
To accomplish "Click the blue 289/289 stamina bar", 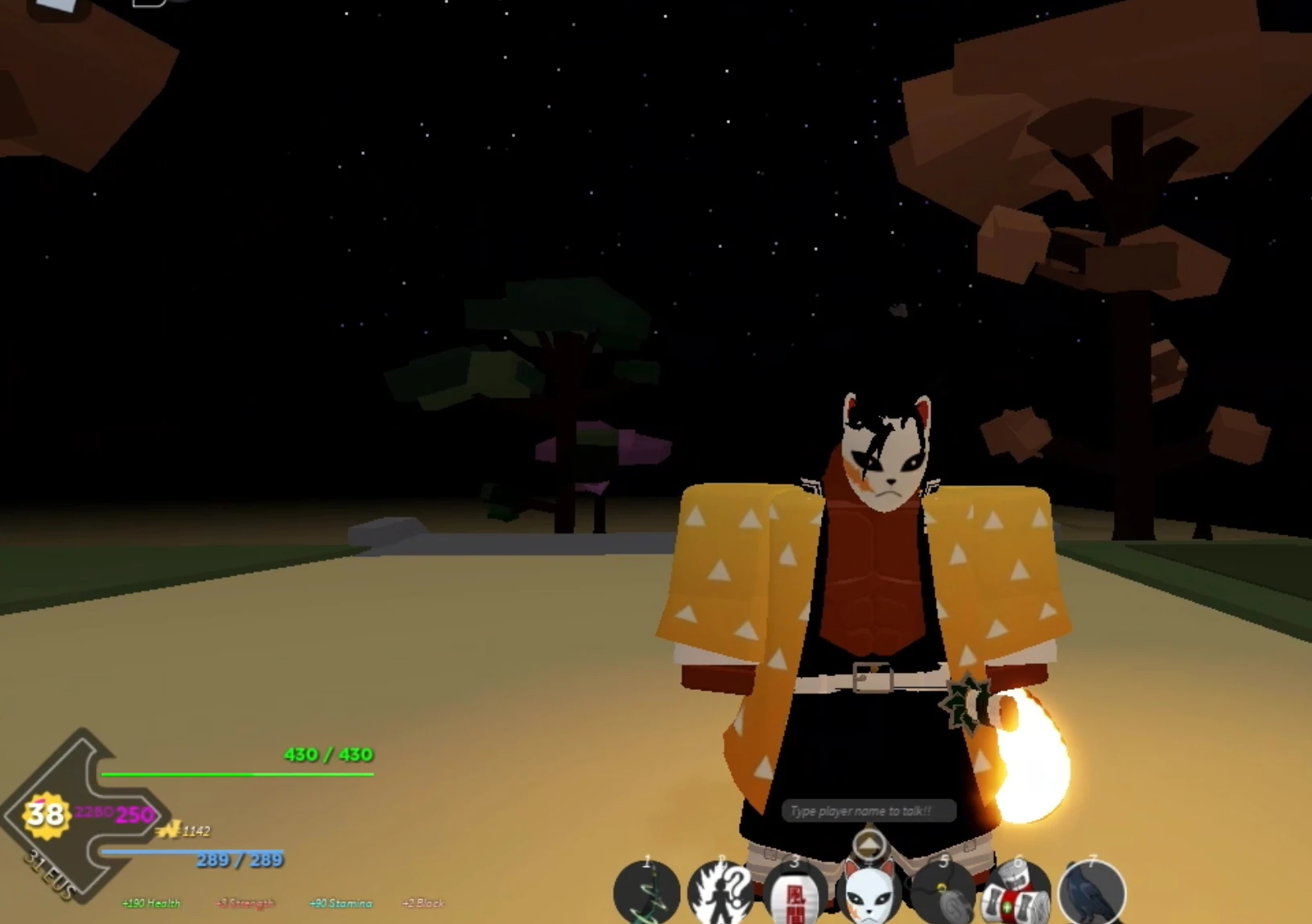I will tap(192, 851).
